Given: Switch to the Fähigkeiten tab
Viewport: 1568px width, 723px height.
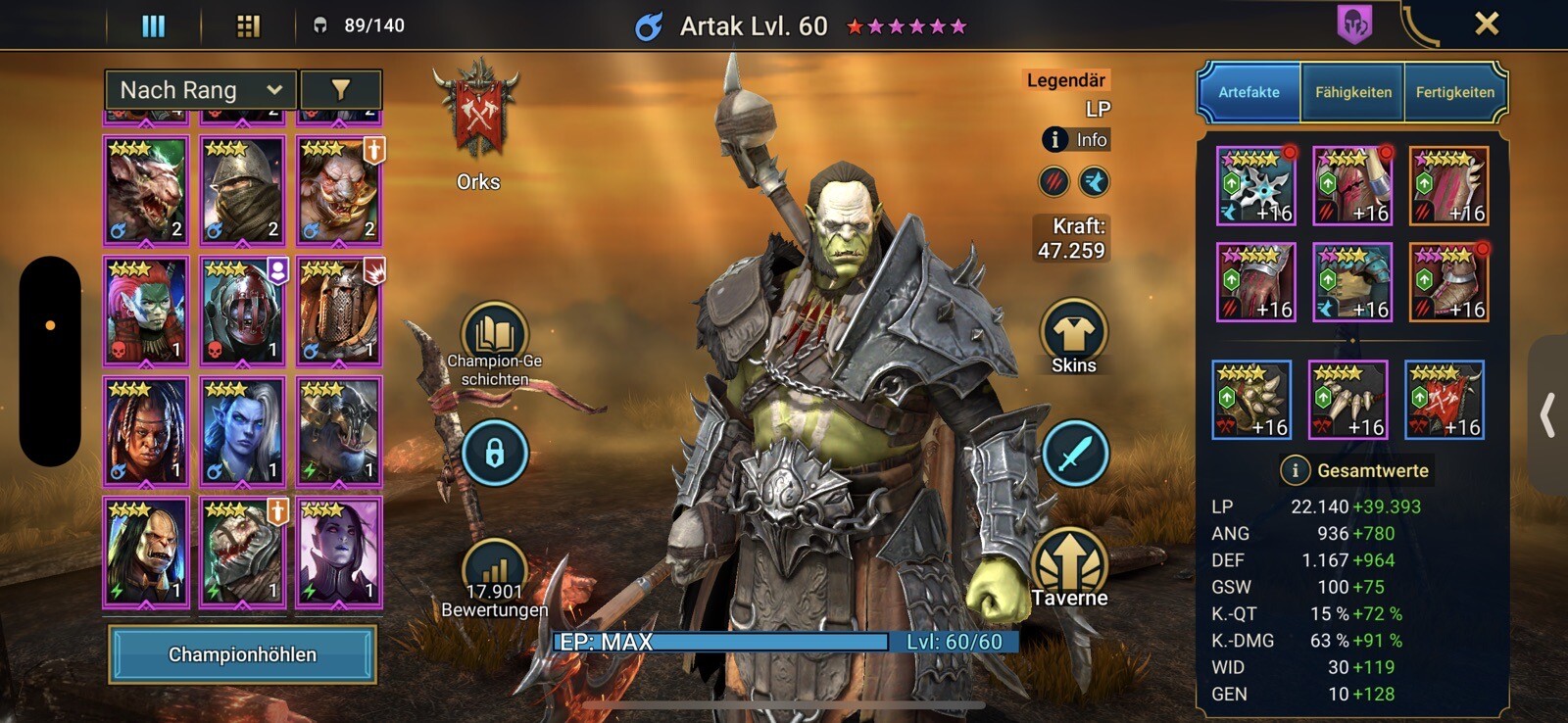Looking at the screenshot, I should pos(1352,92).
